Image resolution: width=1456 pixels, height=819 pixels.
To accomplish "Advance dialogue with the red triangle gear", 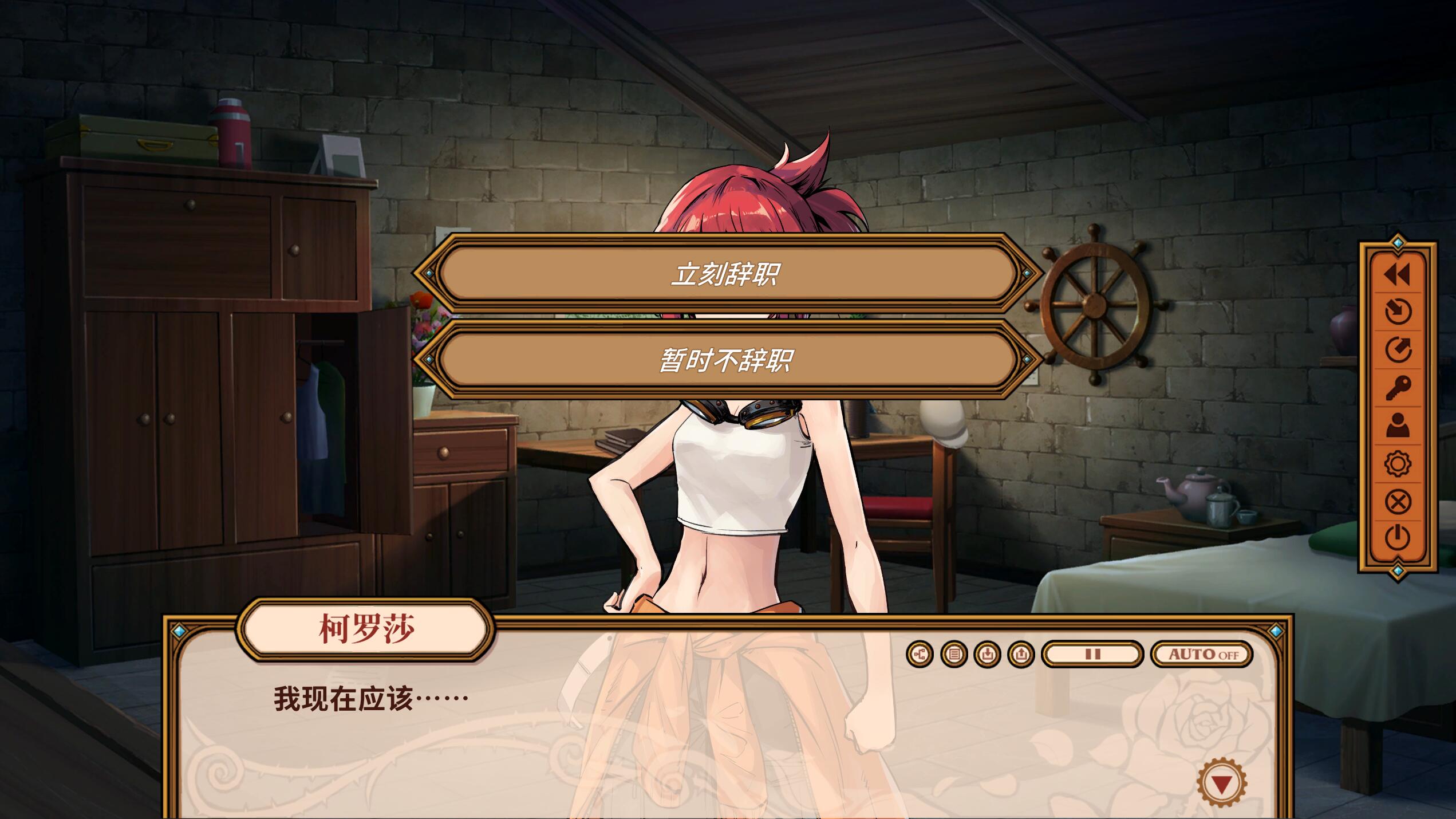I will (x=1221, y=783).
